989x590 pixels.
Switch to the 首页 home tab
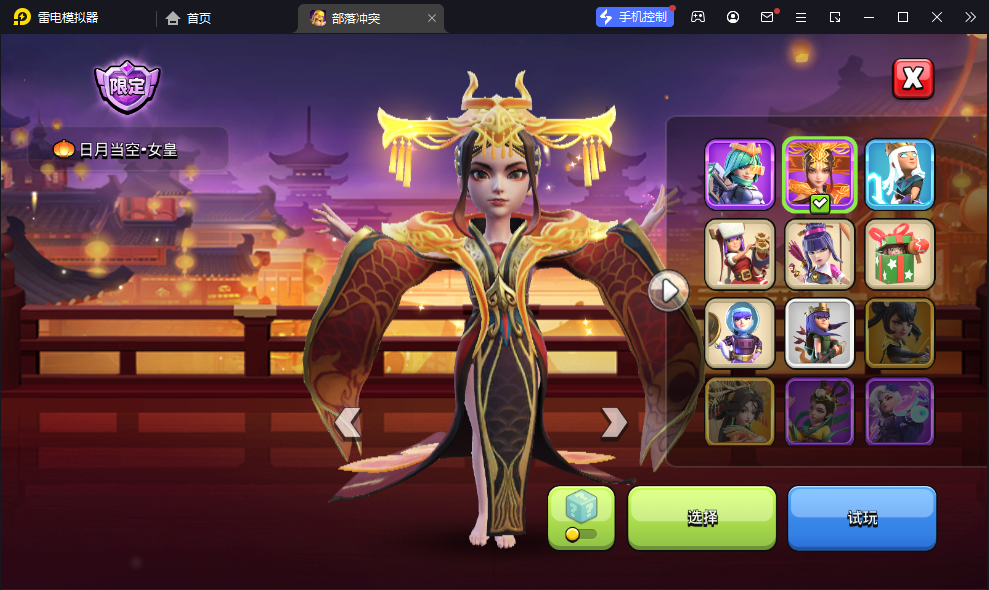pos(188,17)
